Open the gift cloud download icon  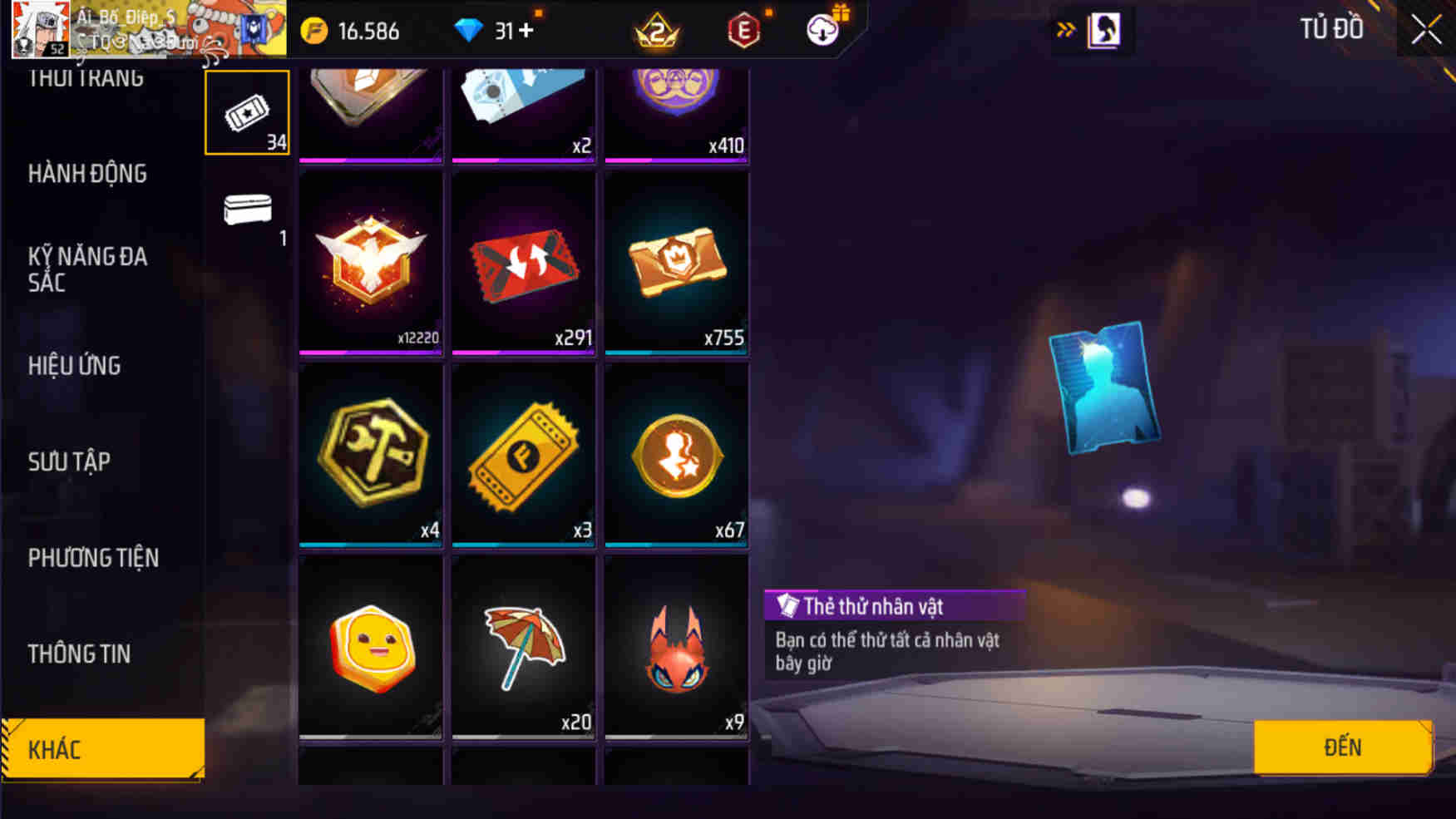tap(822, 30)
